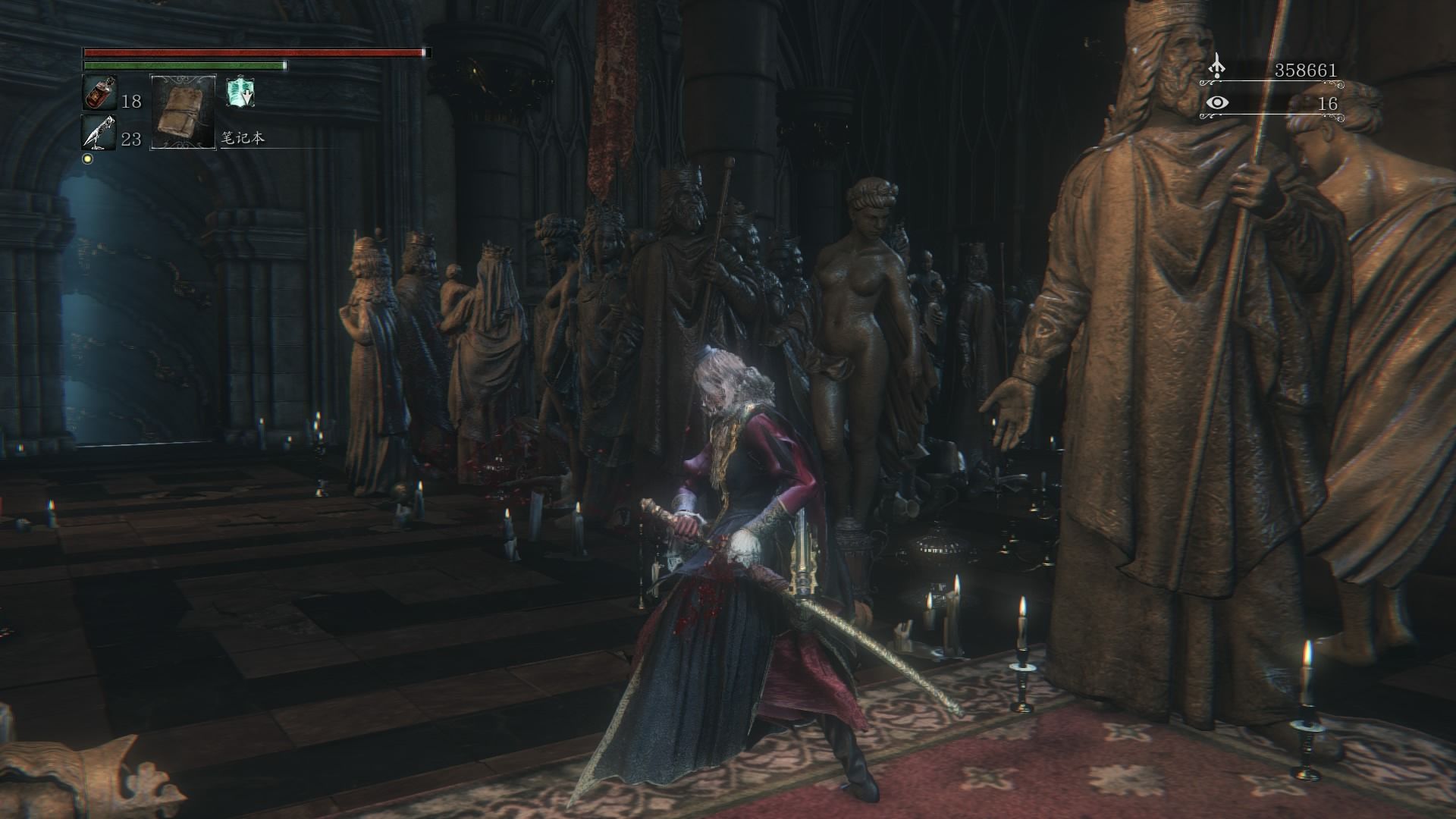This screenshot has height=819, width=1456.
Task: Use the notebook quick item slot
Action: pyautogui.click(x=184, y=111)
